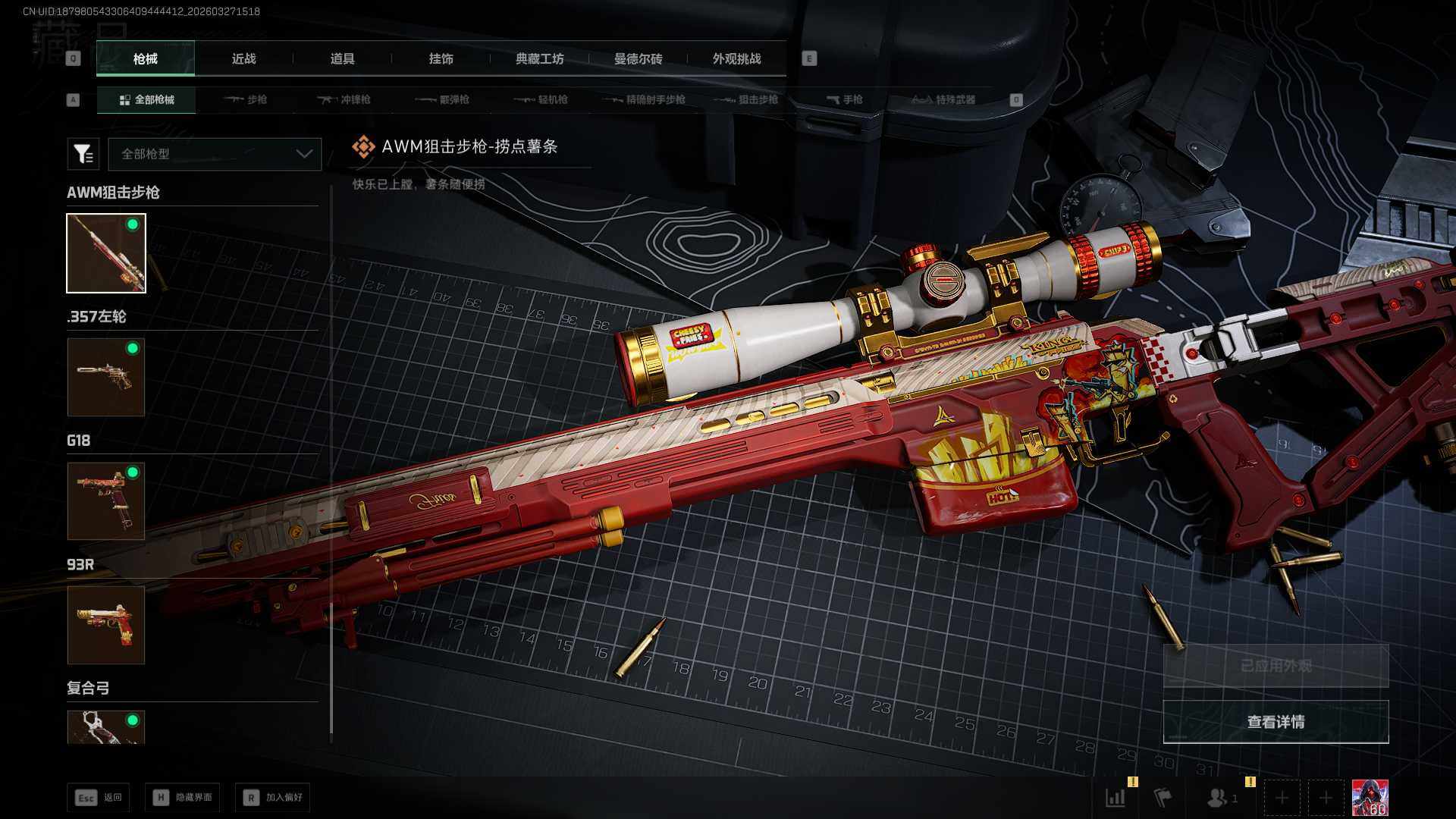Select the 挂饰 tab

click(441, 59)
